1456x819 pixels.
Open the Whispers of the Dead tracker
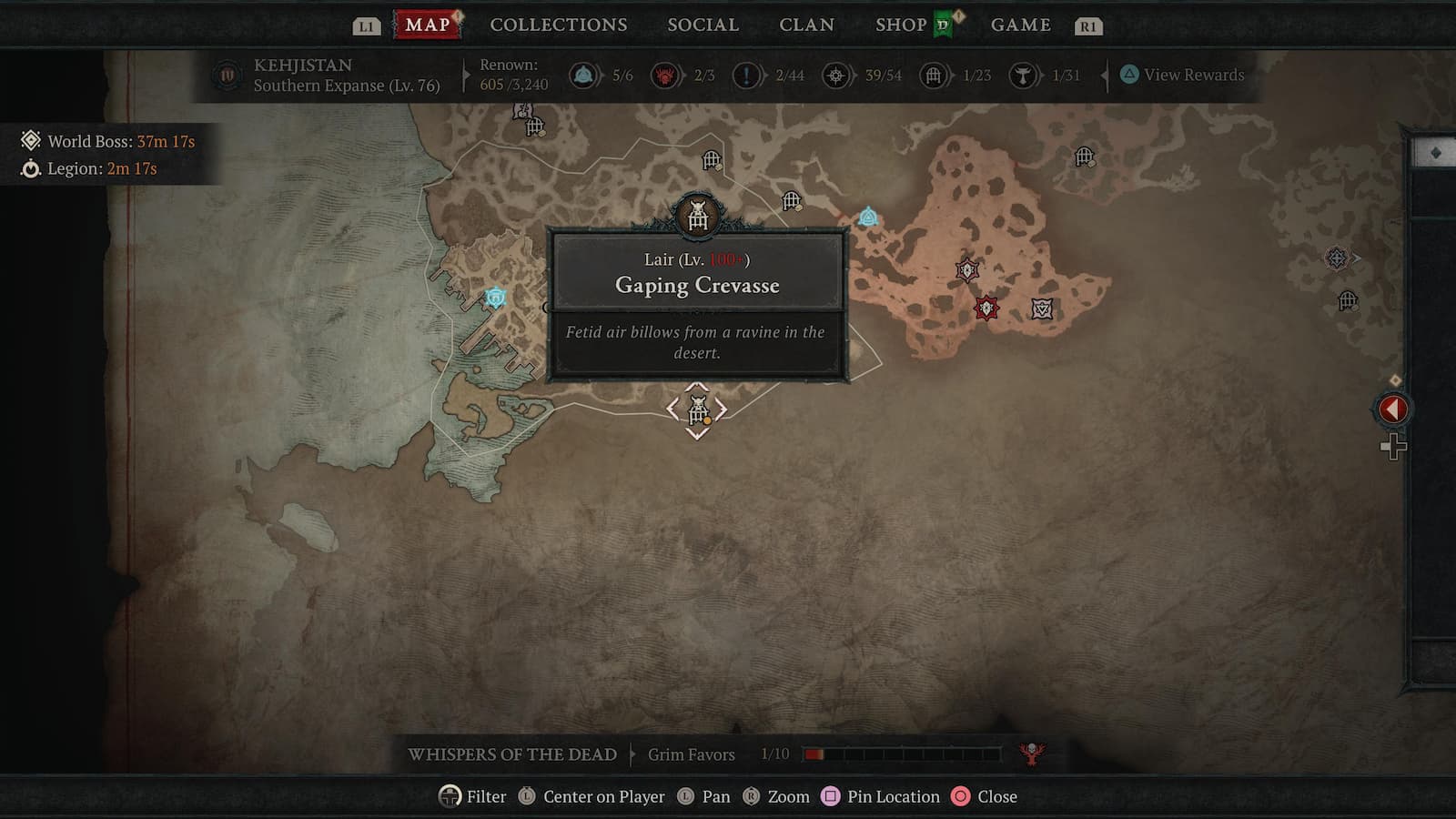tap(512, 754)
